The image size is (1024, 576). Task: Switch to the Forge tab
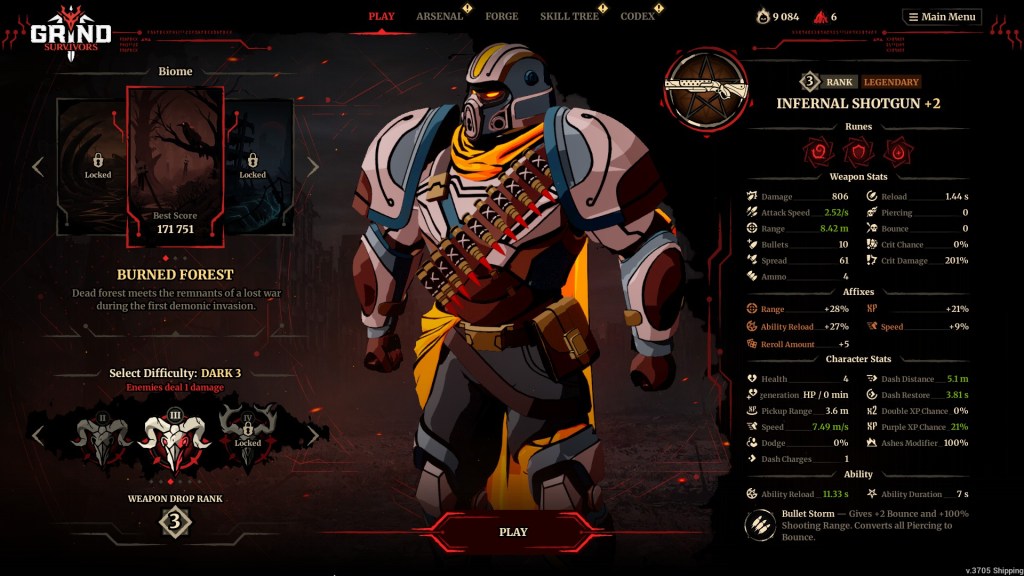501,16
